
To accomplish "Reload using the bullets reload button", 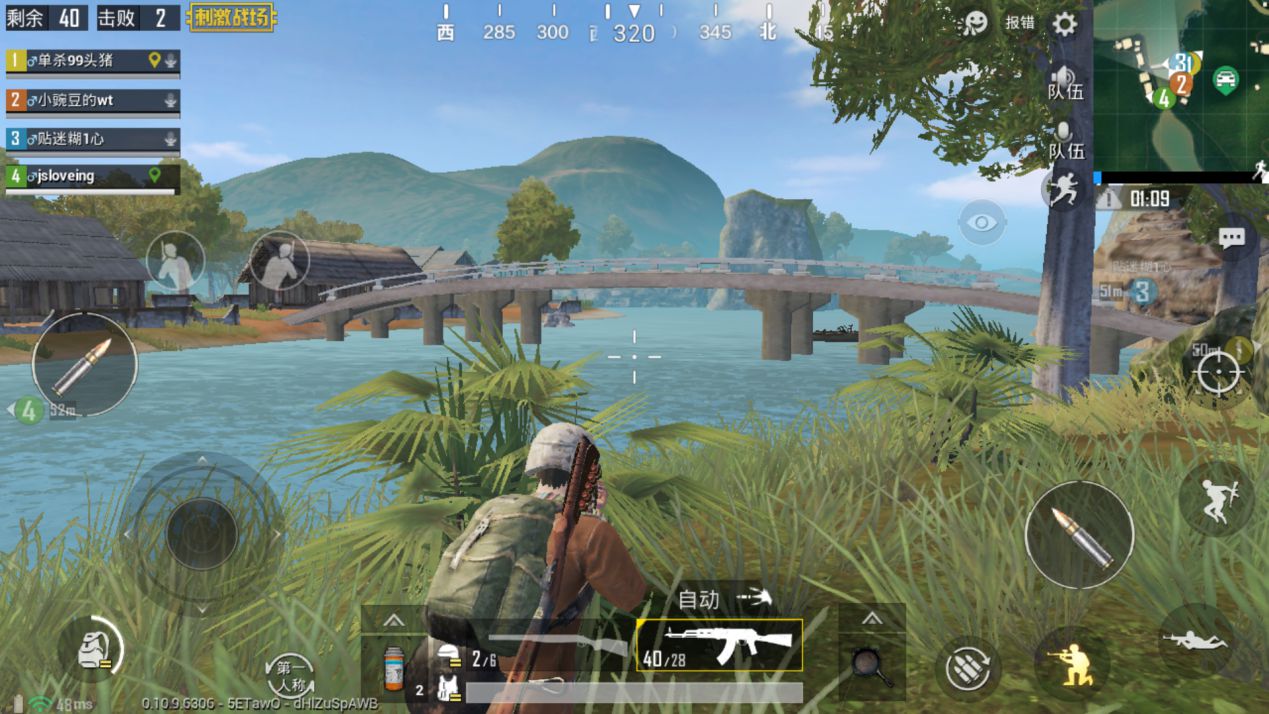I will click(x=968, y=667).
